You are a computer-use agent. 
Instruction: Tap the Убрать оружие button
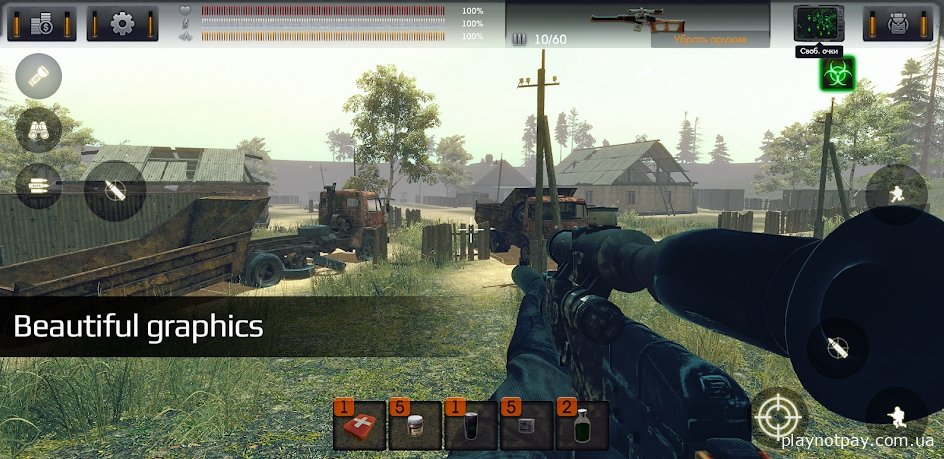tap(710, 40)
